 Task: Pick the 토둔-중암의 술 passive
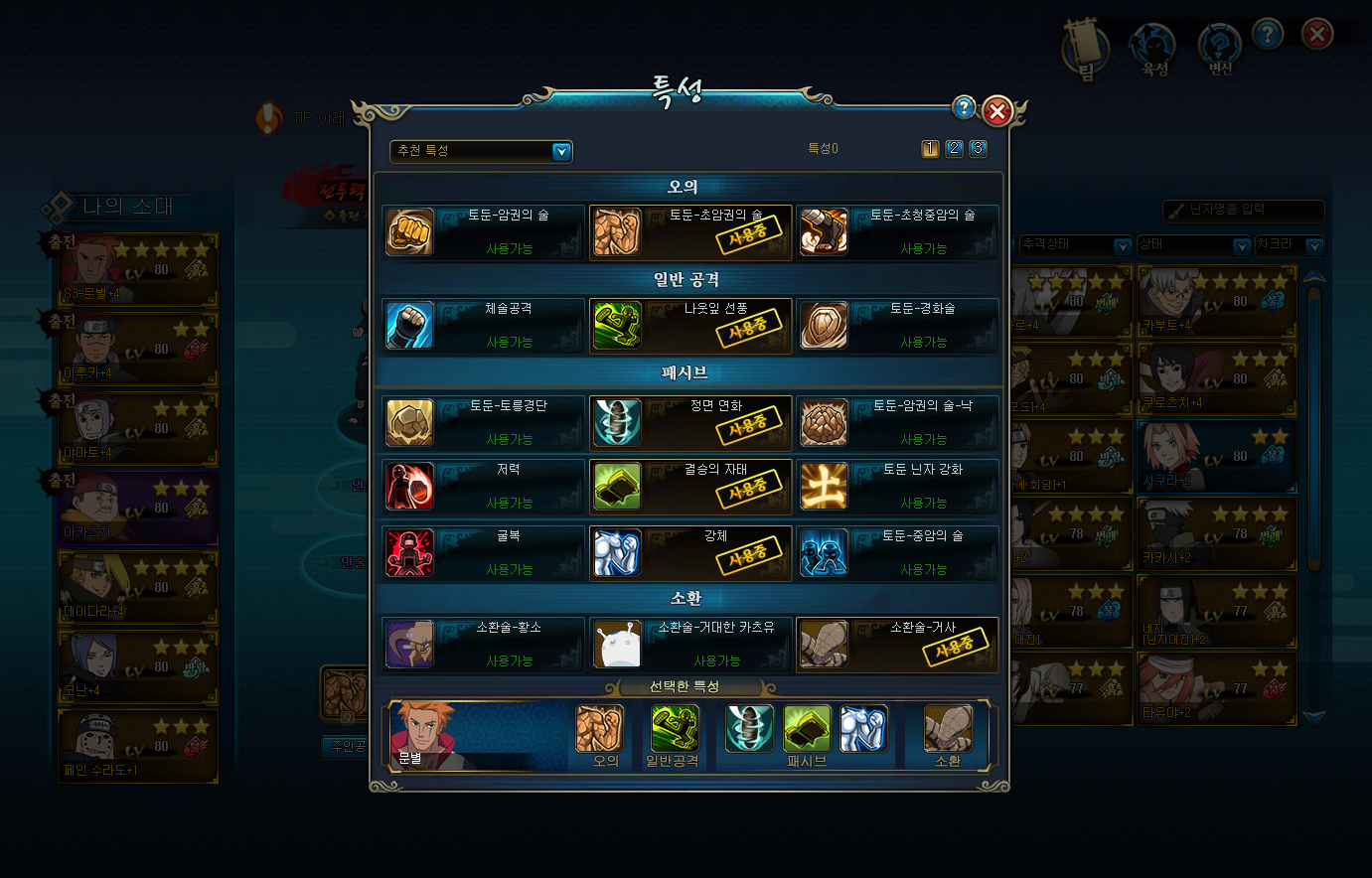pos(897,553)
